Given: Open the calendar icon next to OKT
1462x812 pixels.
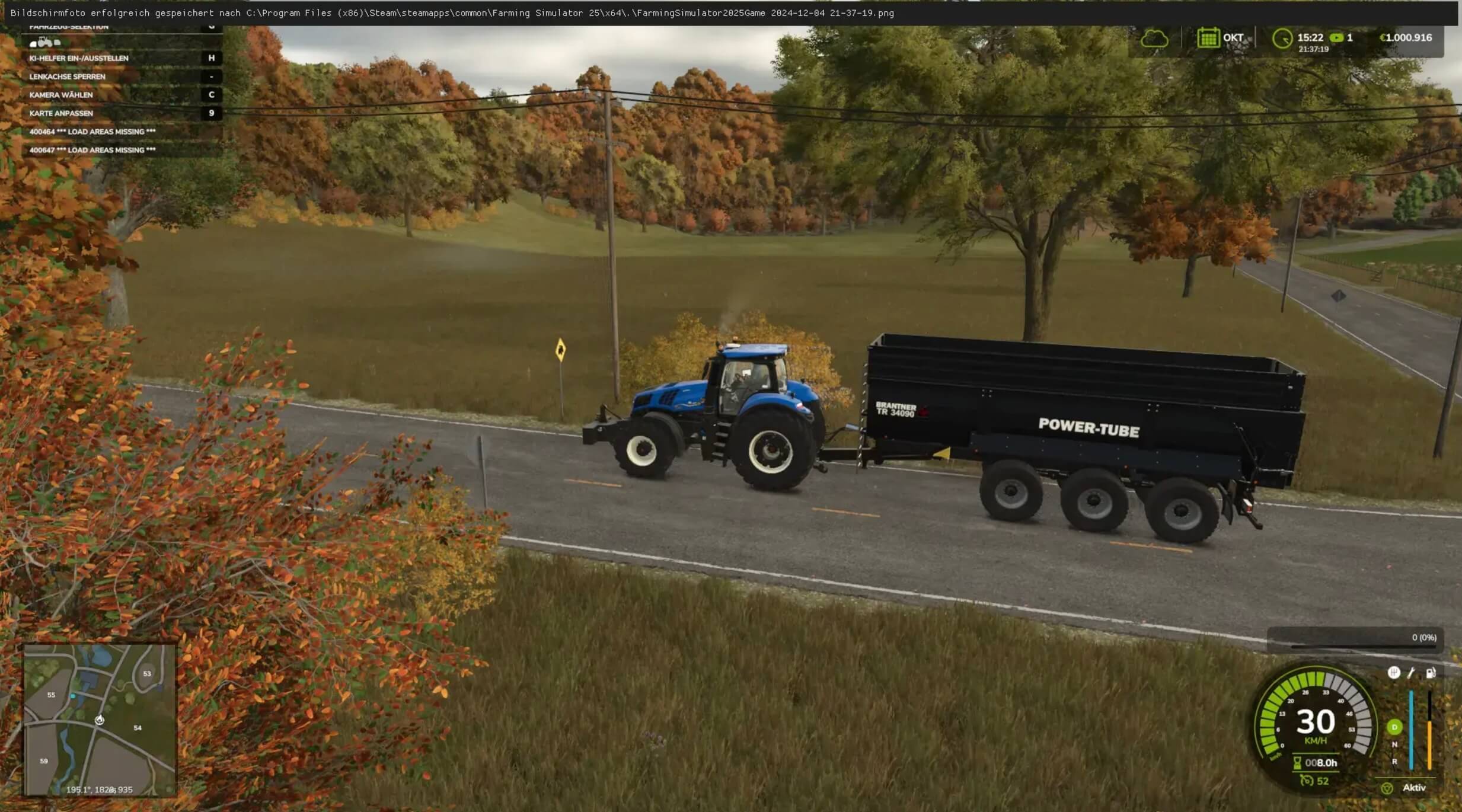Looking at the screenshot, I should tap(1207, 38).
